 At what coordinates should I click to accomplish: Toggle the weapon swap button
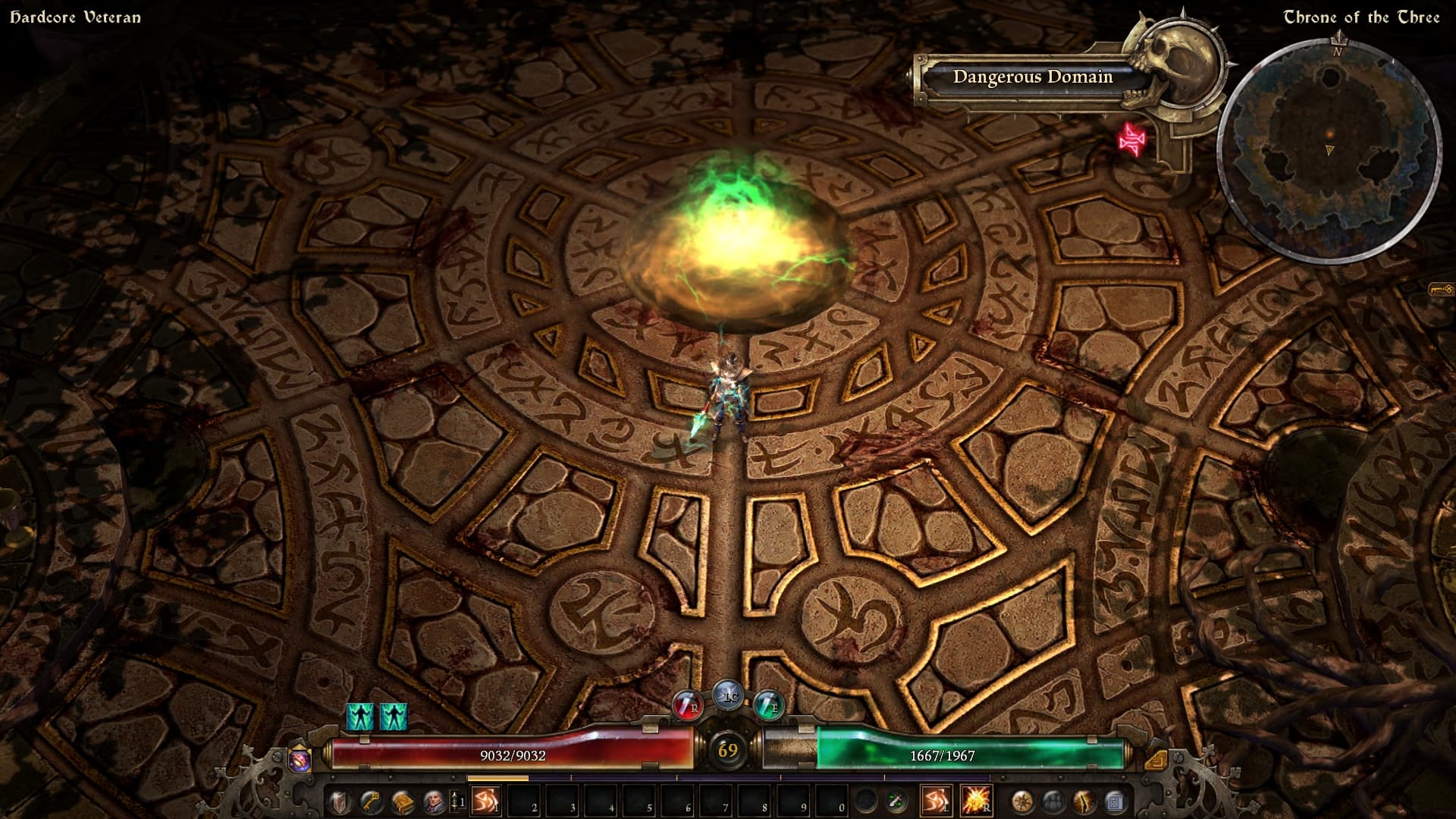coord(896,801)
